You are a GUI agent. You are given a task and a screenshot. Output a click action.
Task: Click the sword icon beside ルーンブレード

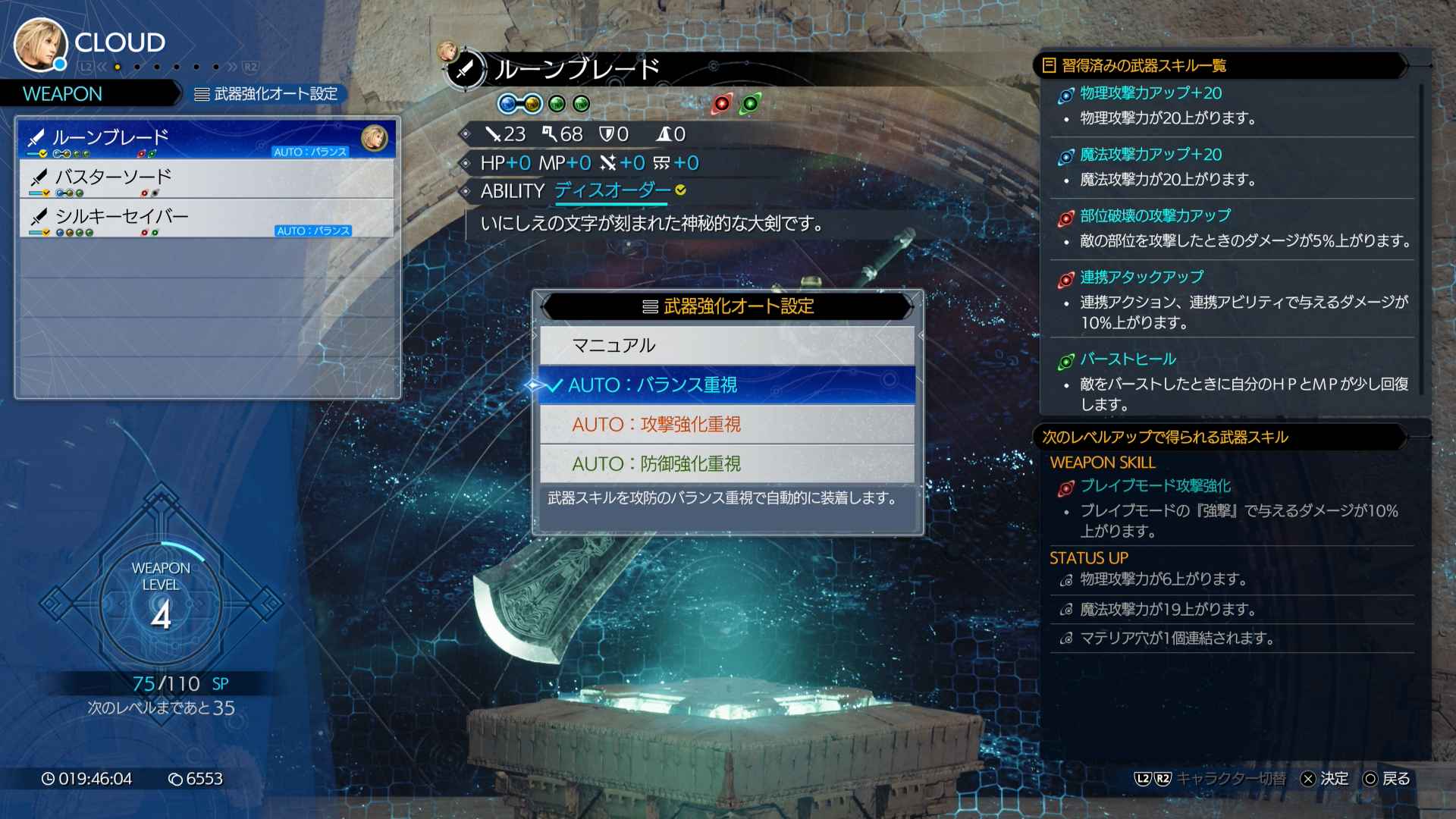[x=37, y=138]
